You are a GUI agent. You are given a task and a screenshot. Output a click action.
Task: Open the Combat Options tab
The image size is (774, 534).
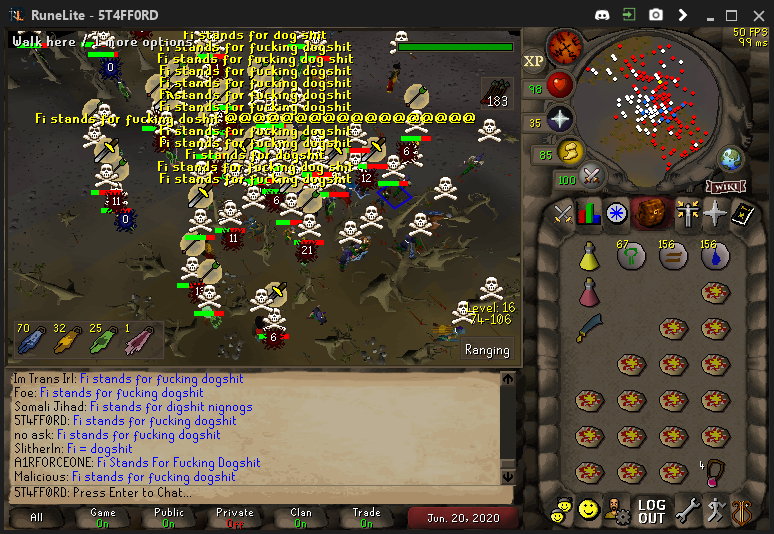pyautogui.click(x=563, y=213)
